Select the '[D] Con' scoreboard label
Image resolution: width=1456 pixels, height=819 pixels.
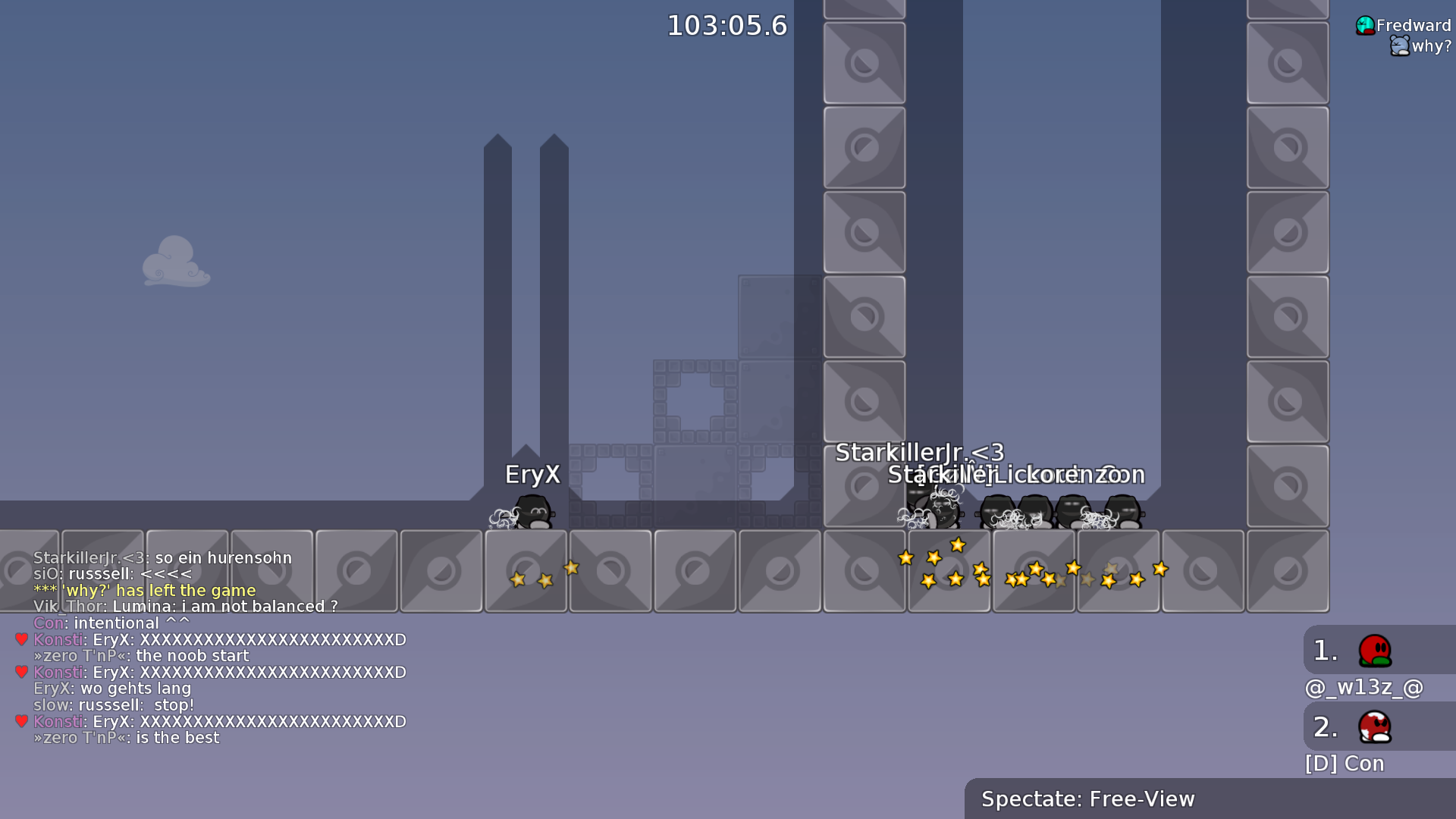[x=1344, y=764]
